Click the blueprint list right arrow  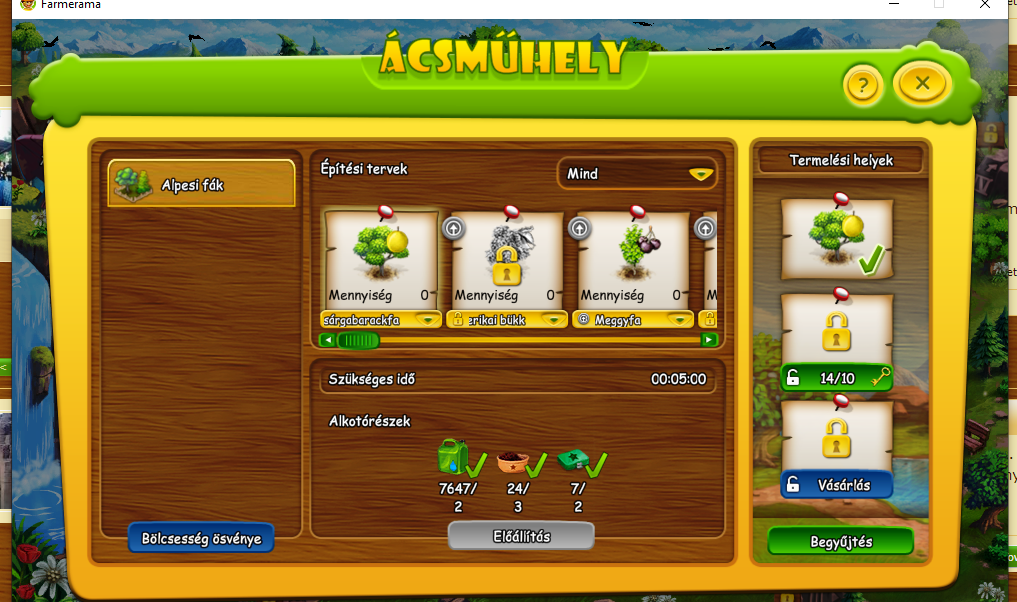[709, 340]
